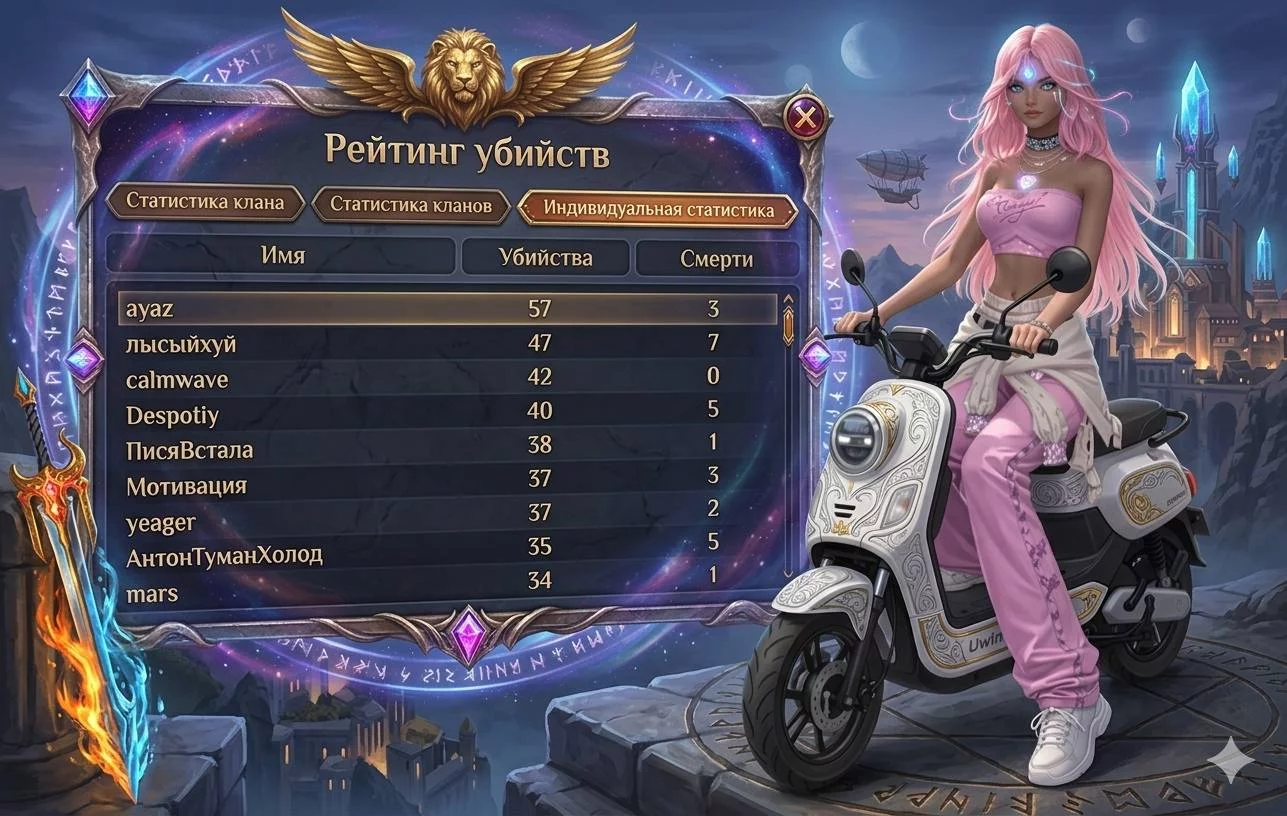
Task: Choose the calmwave player row
Action: [x=446, y=379]
